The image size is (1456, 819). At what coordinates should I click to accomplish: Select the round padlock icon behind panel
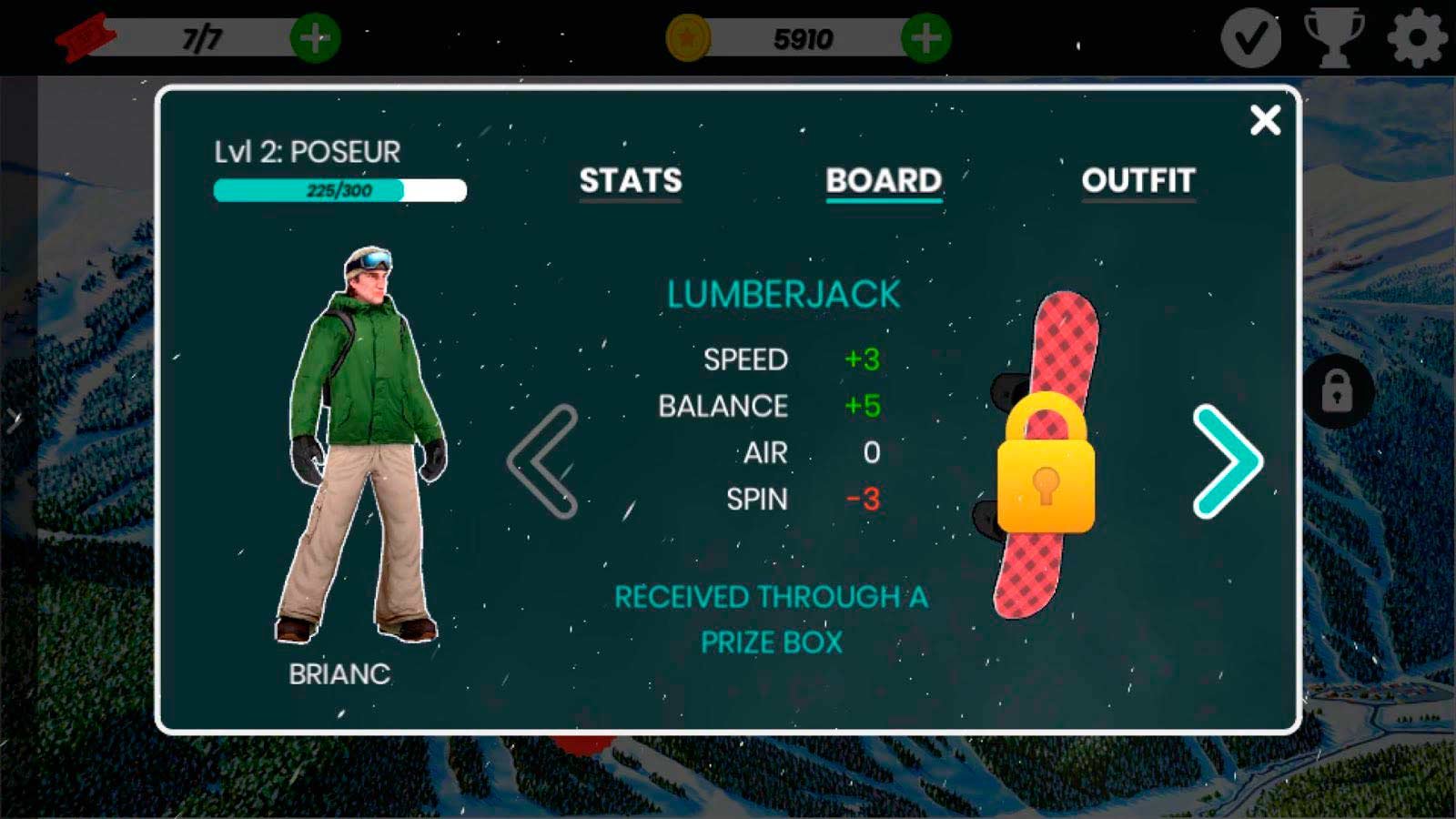tap(1337, 391)
